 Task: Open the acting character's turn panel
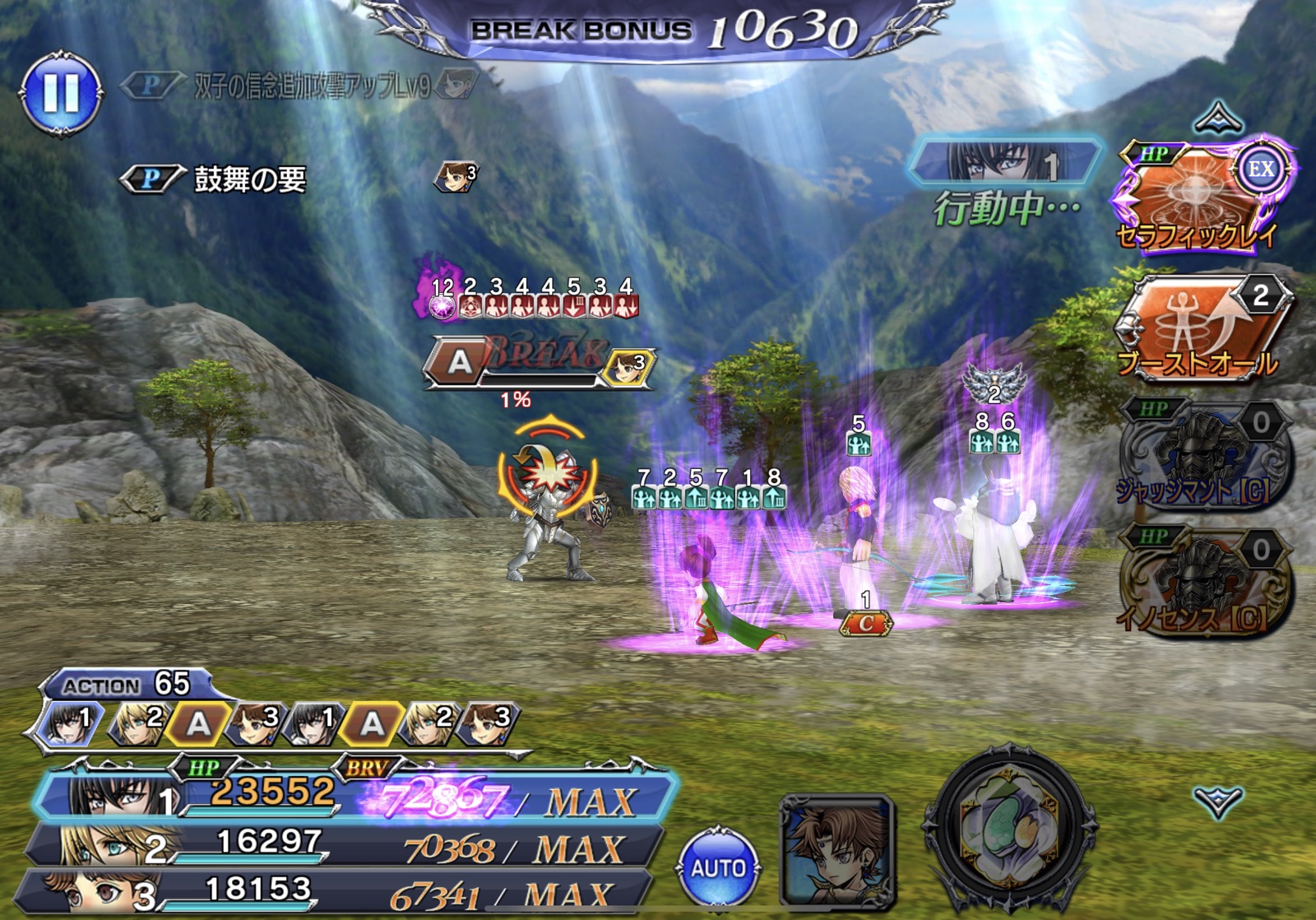1005,162
